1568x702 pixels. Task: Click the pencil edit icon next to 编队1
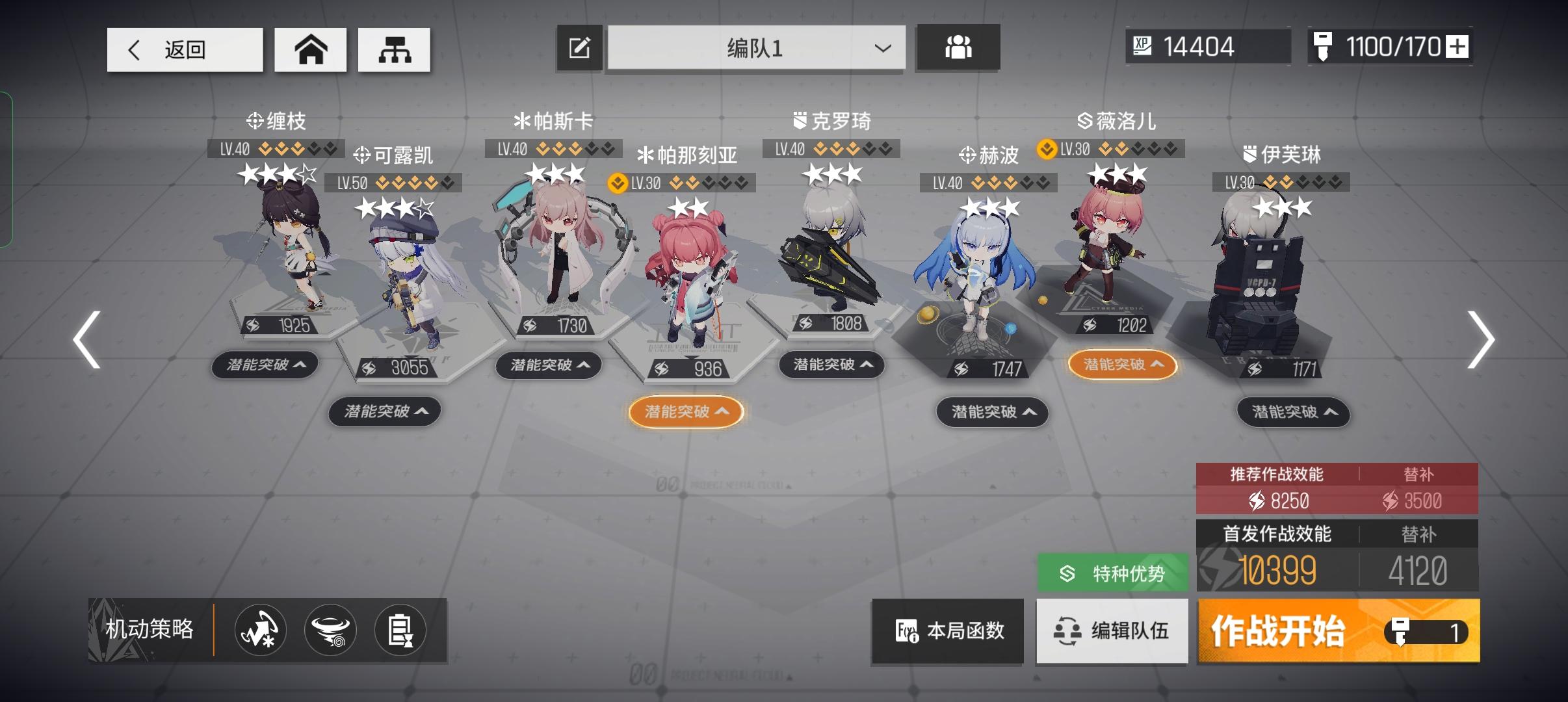(579, 47)
